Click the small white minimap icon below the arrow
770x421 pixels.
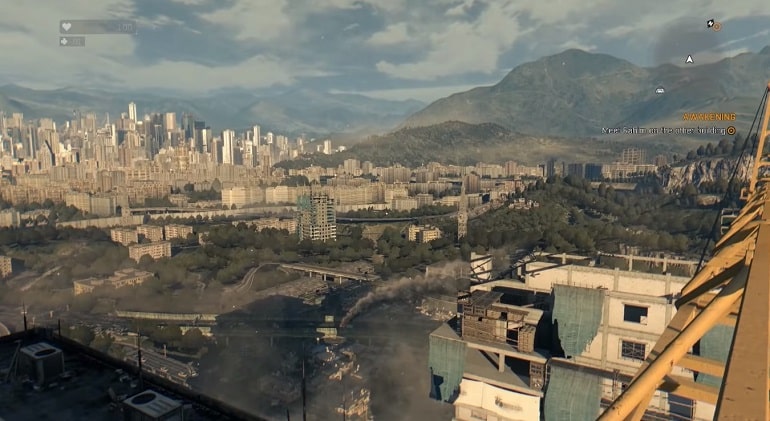click(x=660, y=91)
